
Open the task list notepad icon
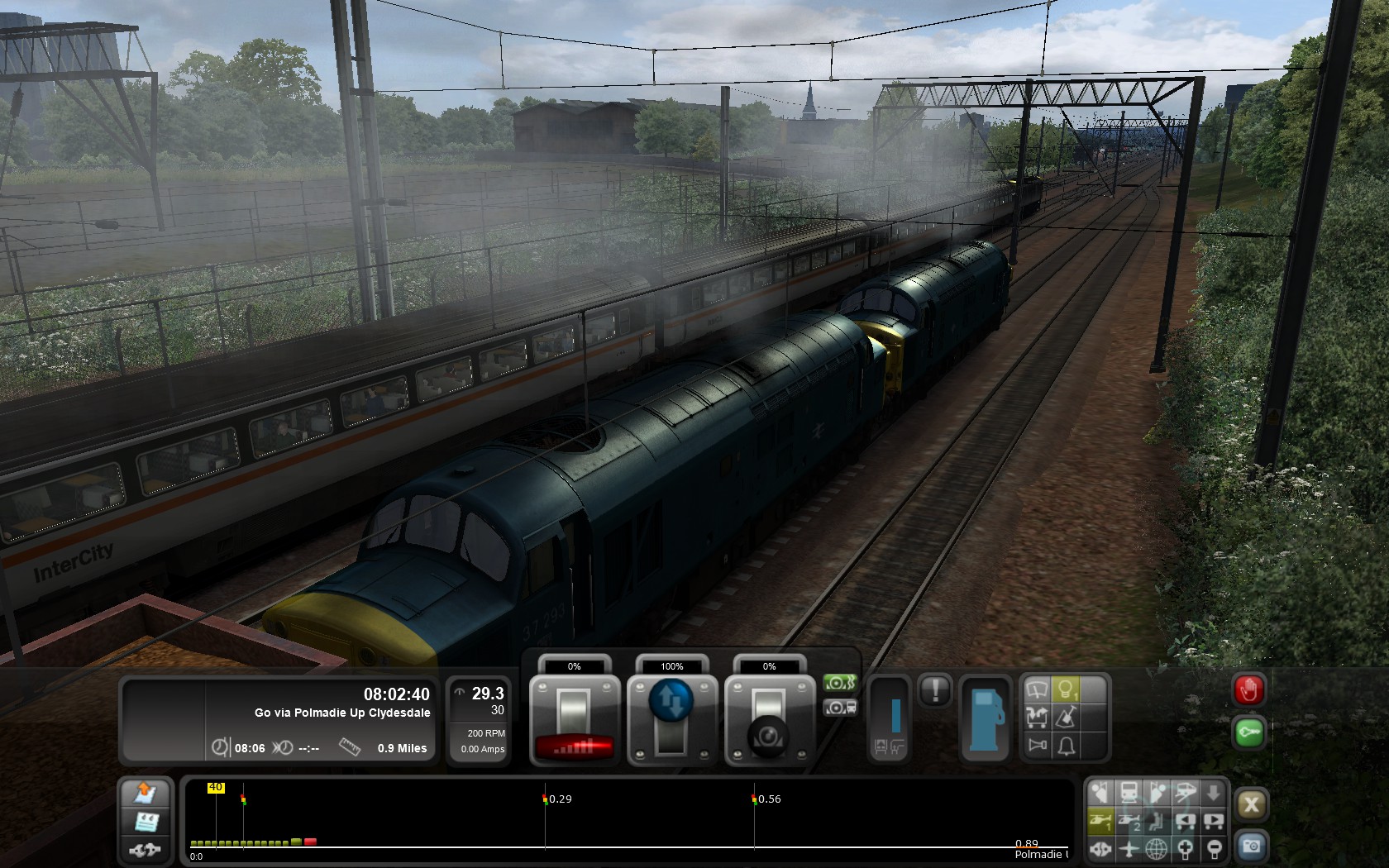[x=146, y=822]
